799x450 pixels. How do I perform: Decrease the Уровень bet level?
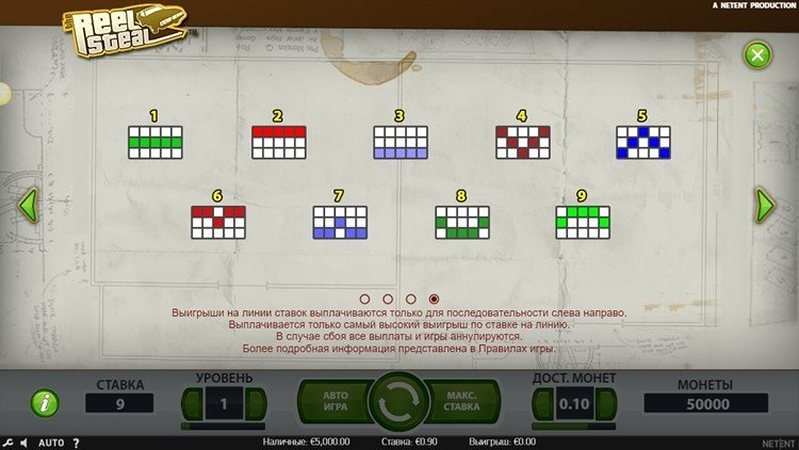[192, 404]
